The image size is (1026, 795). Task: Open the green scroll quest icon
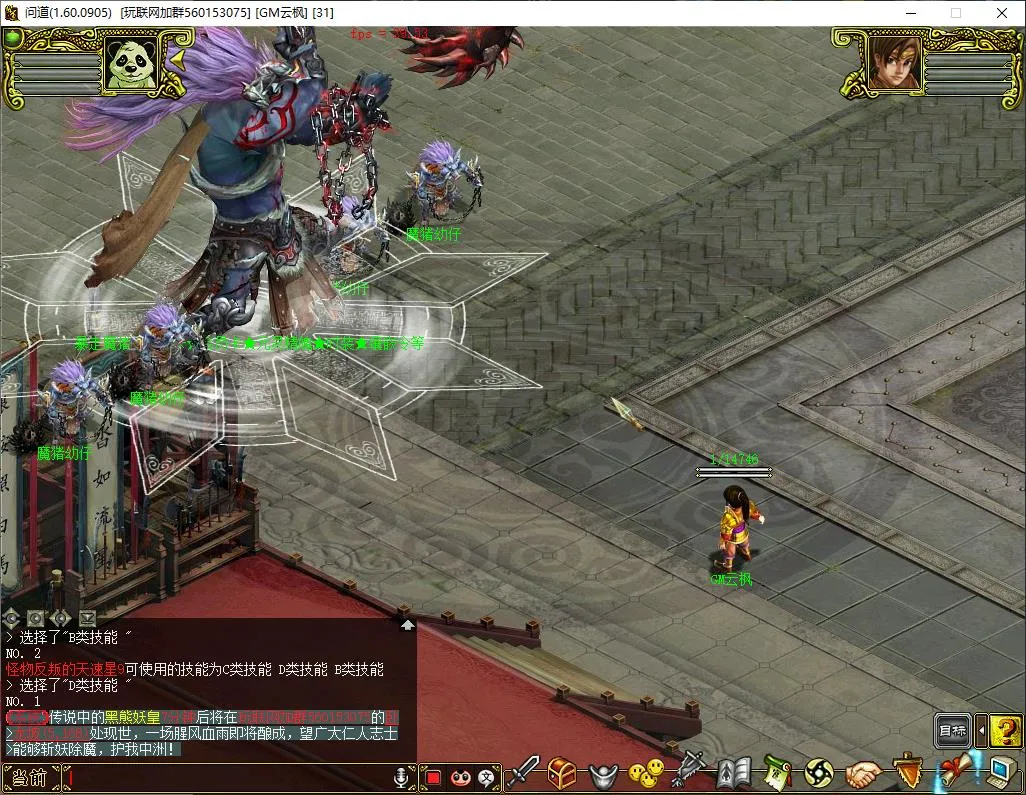[776, 773]
